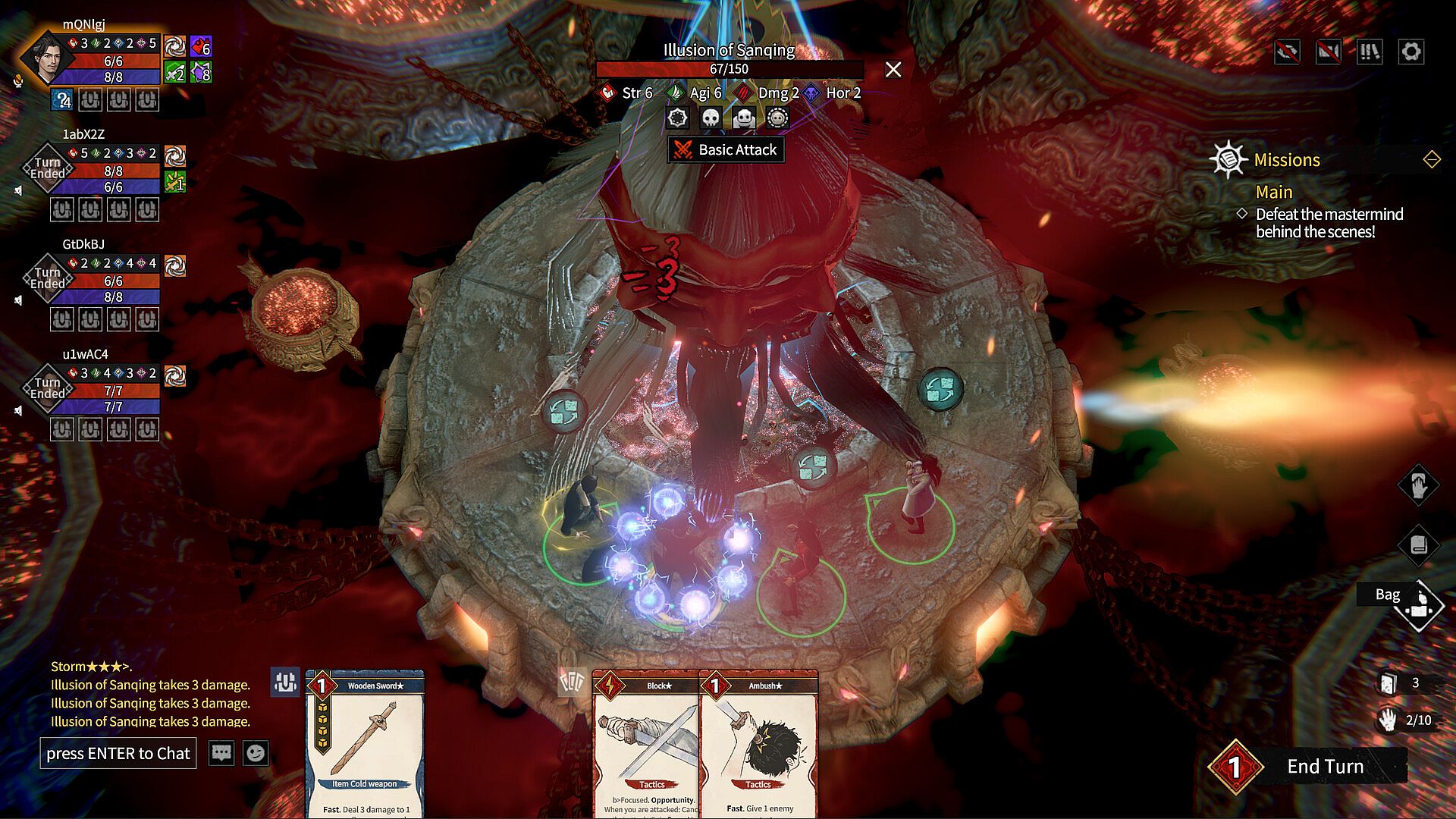Toggle the crossed-out eye visibility icon

pyautogui.click(x=1288, y=52)
